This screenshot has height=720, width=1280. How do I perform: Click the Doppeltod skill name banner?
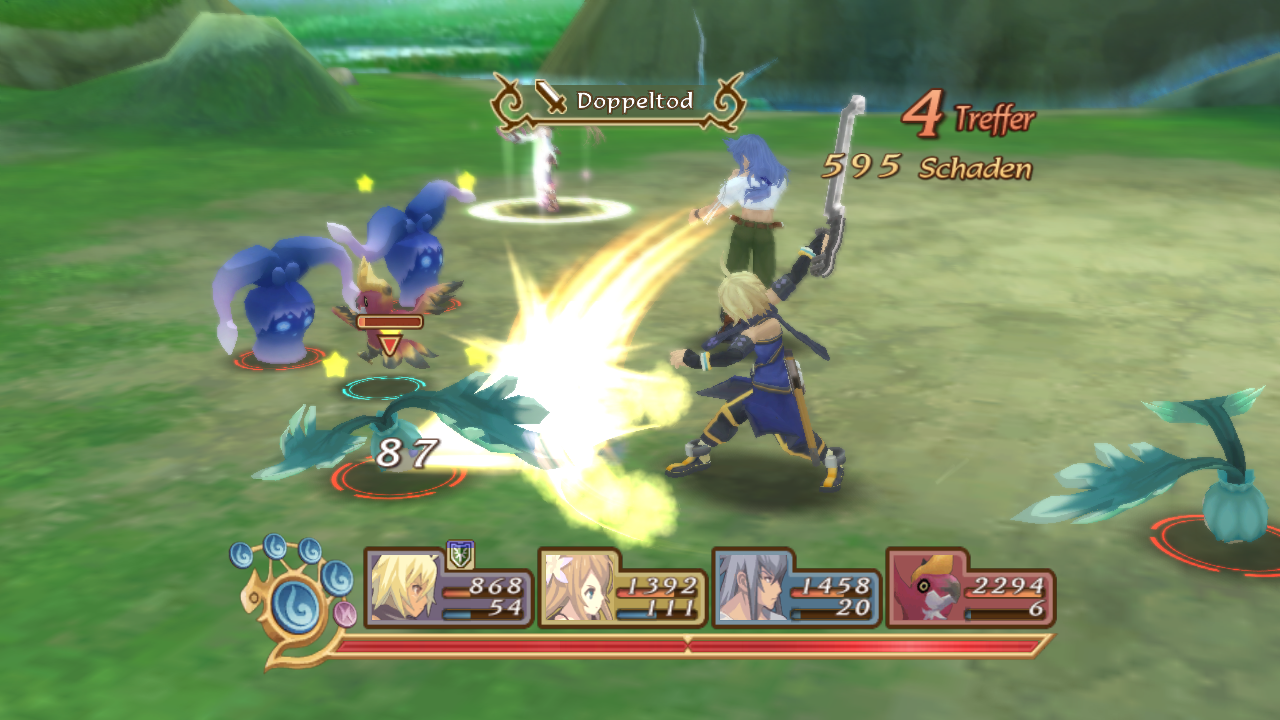(x=619, y=102)
